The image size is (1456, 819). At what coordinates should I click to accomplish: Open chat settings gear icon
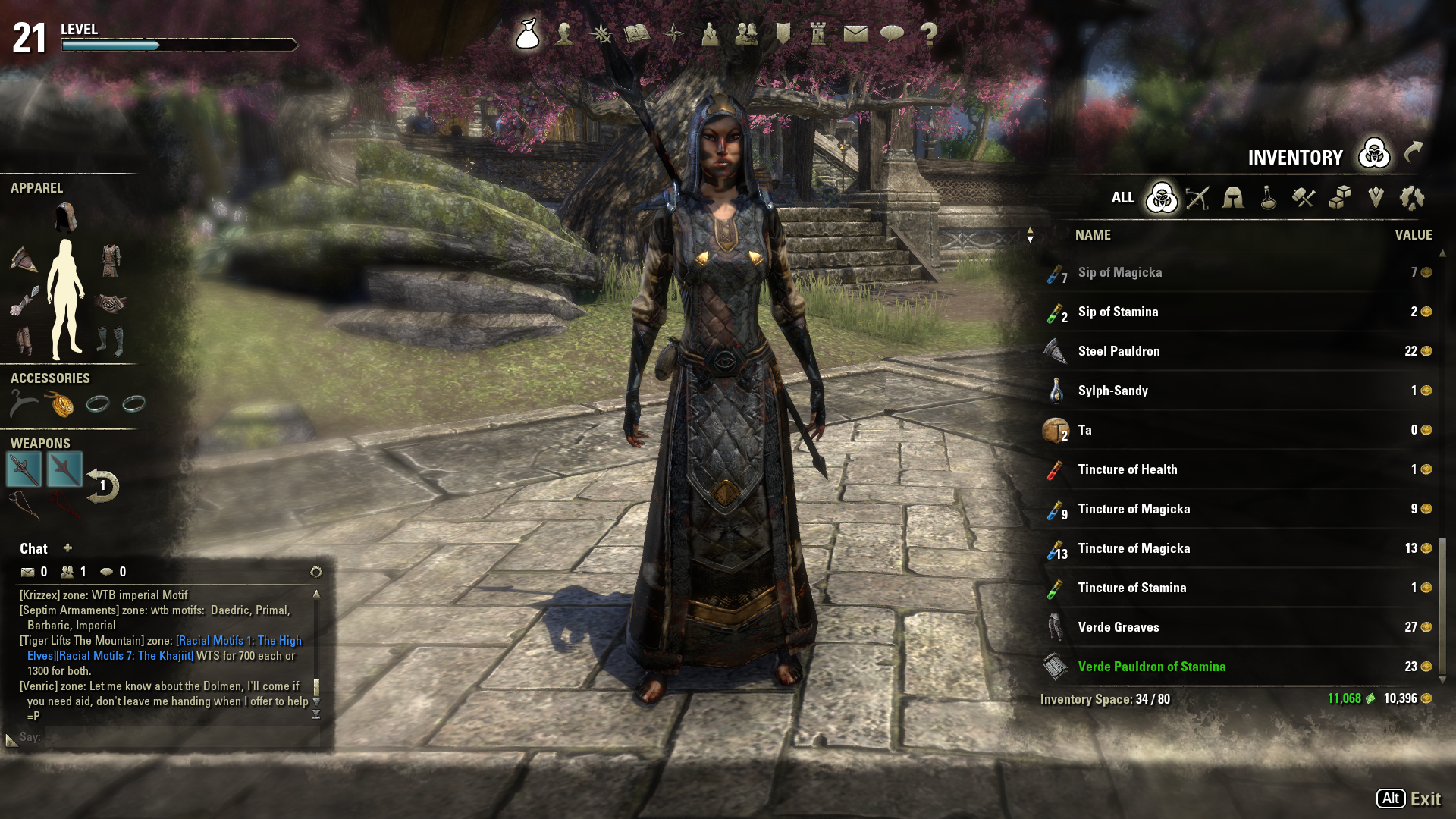tap(316, 572)
